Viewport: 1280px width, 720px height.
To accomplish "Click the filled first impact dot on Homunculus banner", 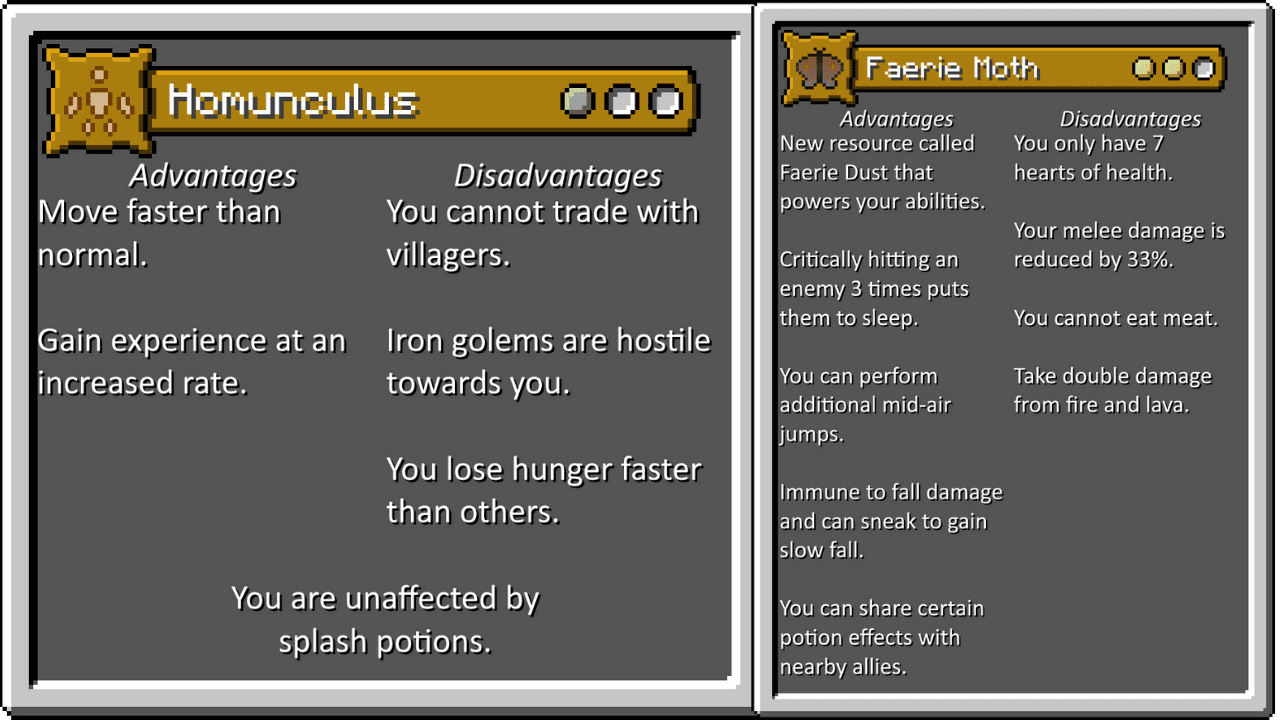I will click(576, 101).
